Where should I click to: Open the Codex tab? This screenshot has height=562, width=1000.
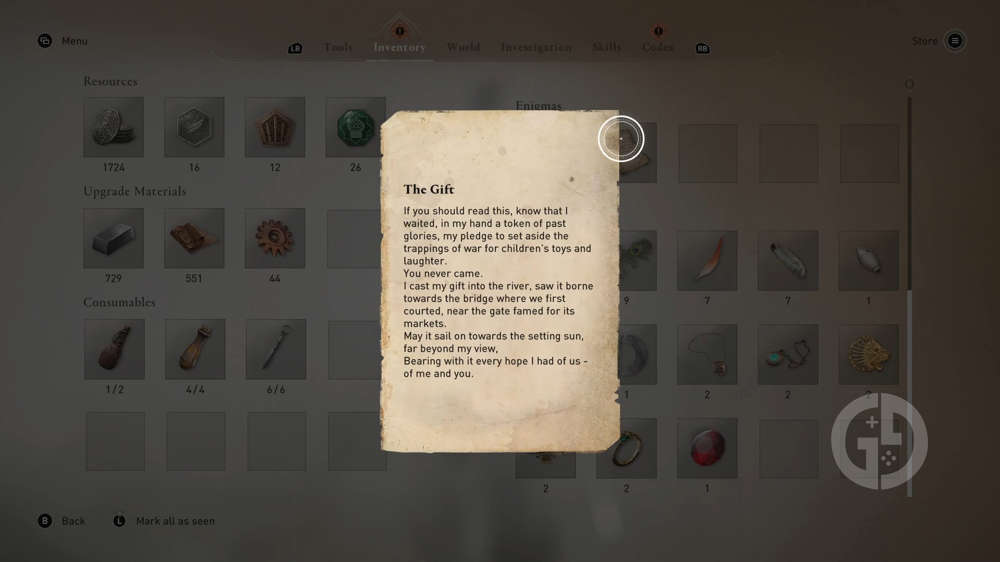tap(657, 47)
